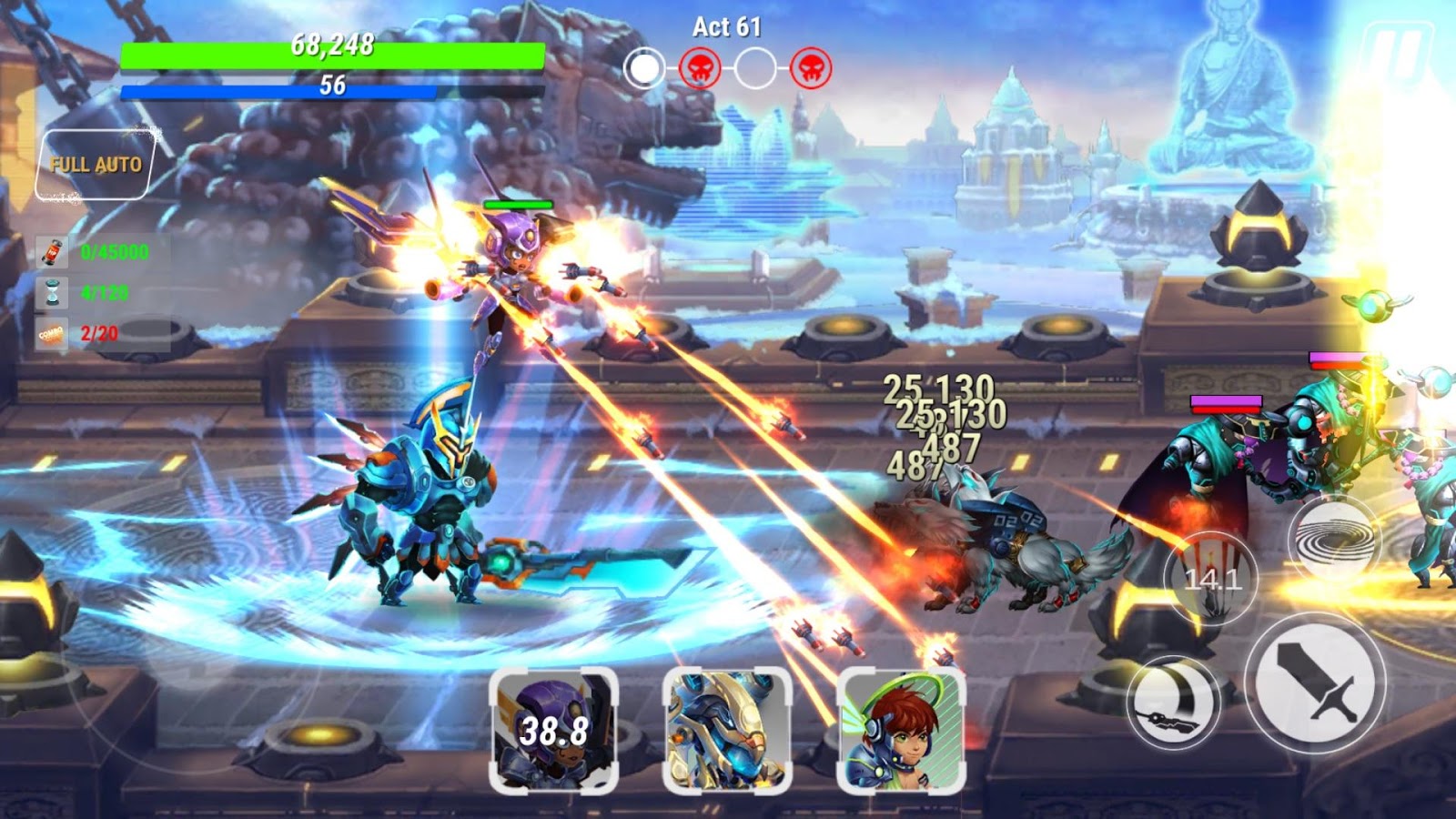The image size is (1456, 819).
Task: Tap the sword basic attack button
Action: (1315, 684)
